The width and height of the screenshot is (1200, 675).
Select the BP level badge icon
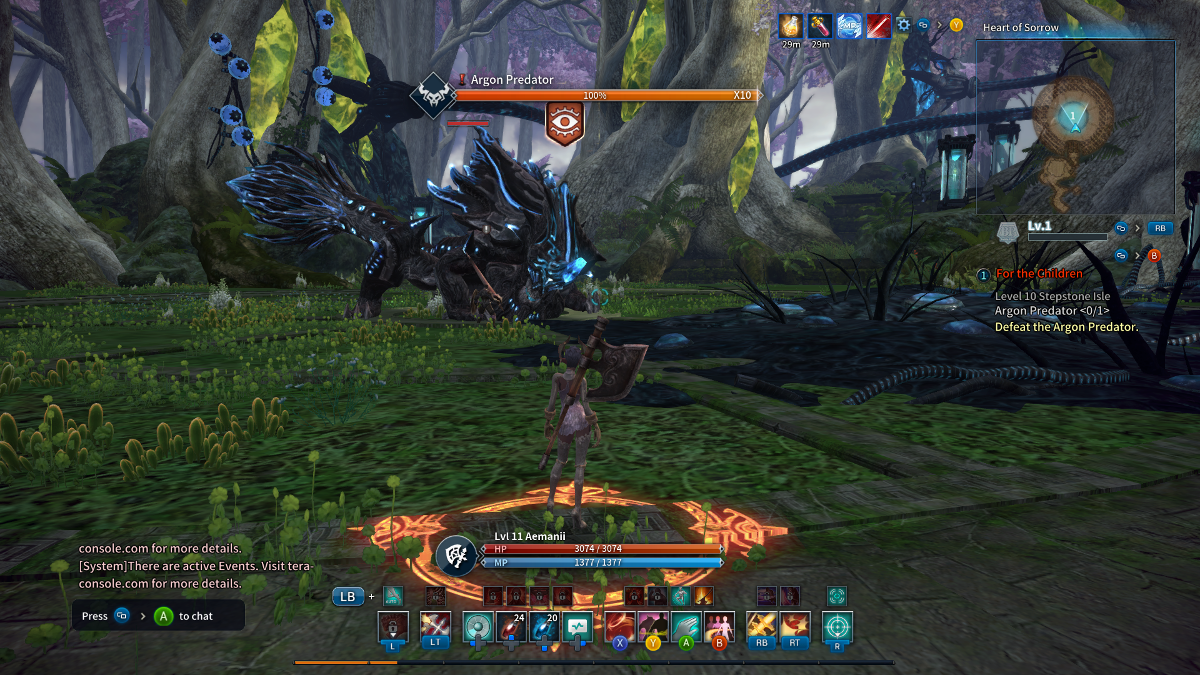click(1008, 232)
